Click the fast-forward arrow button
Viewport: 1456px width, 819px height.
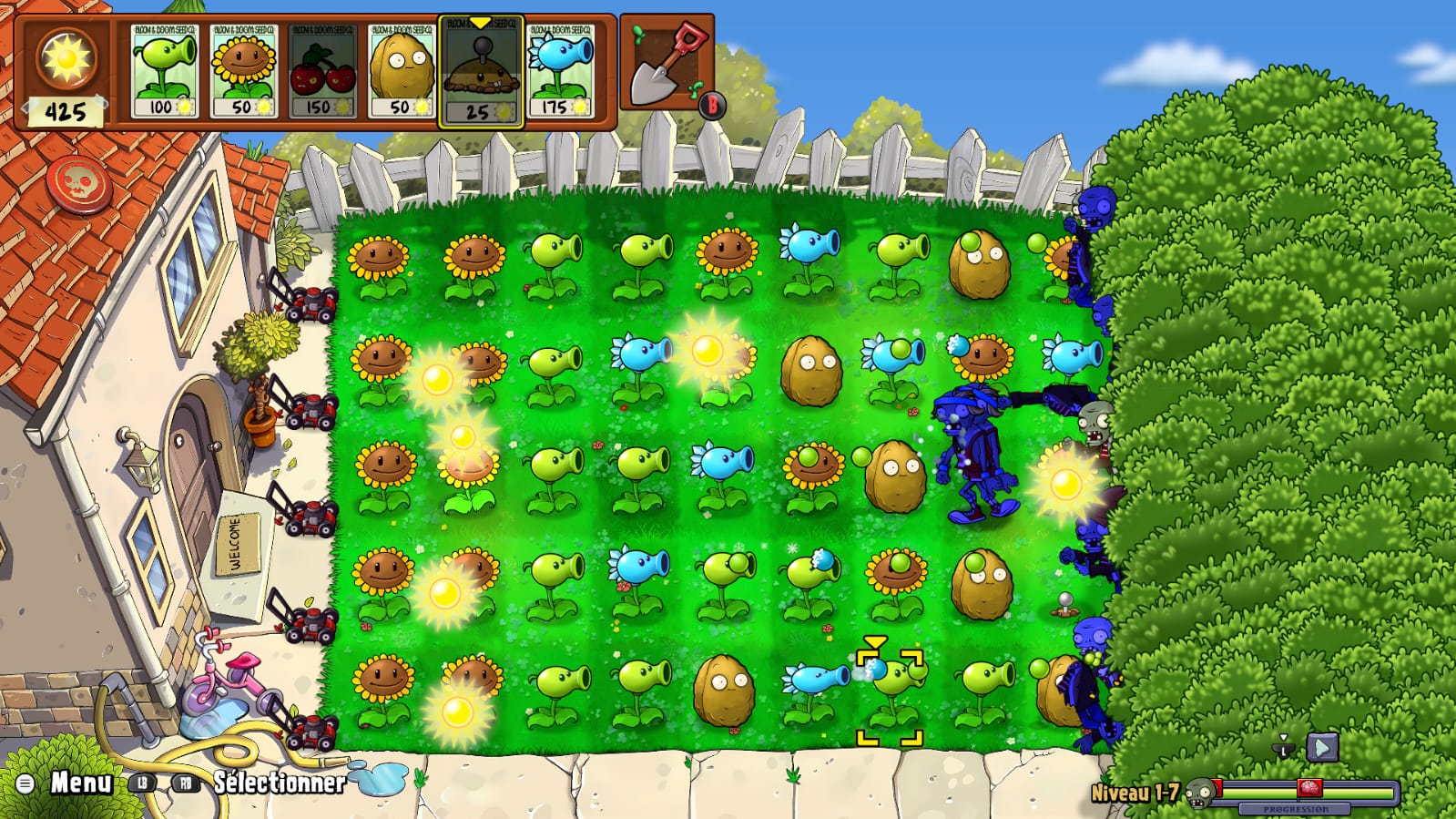click(x=1322, y=748)
